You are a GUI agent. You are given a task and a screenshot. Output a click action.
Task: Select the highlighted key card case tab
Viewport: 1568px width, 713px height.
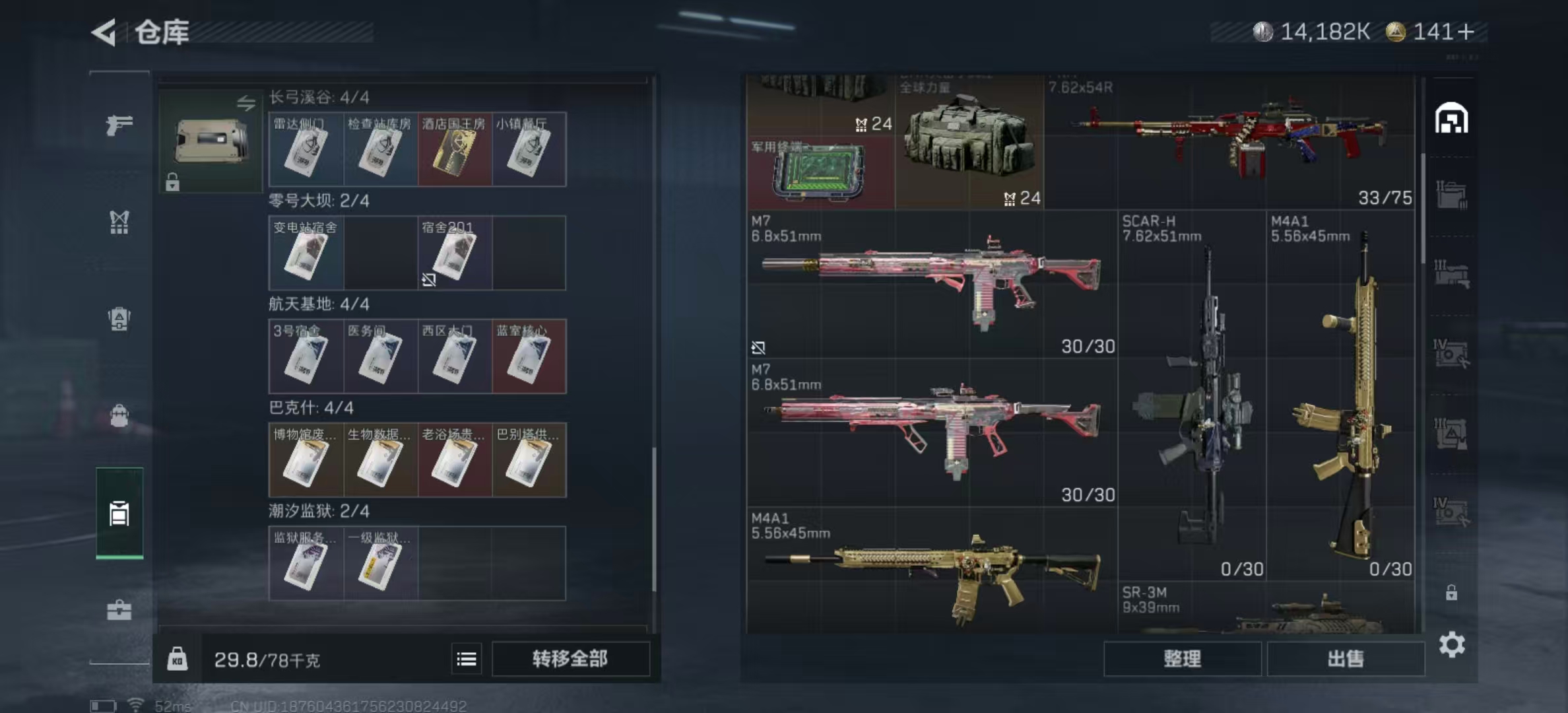click(x=119, y=513)
